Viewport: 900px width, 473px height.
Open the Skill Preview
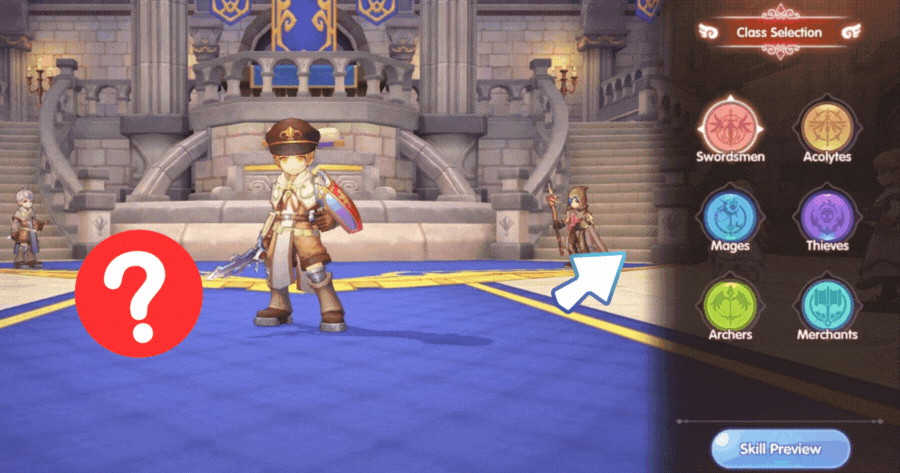click(779, 447)
